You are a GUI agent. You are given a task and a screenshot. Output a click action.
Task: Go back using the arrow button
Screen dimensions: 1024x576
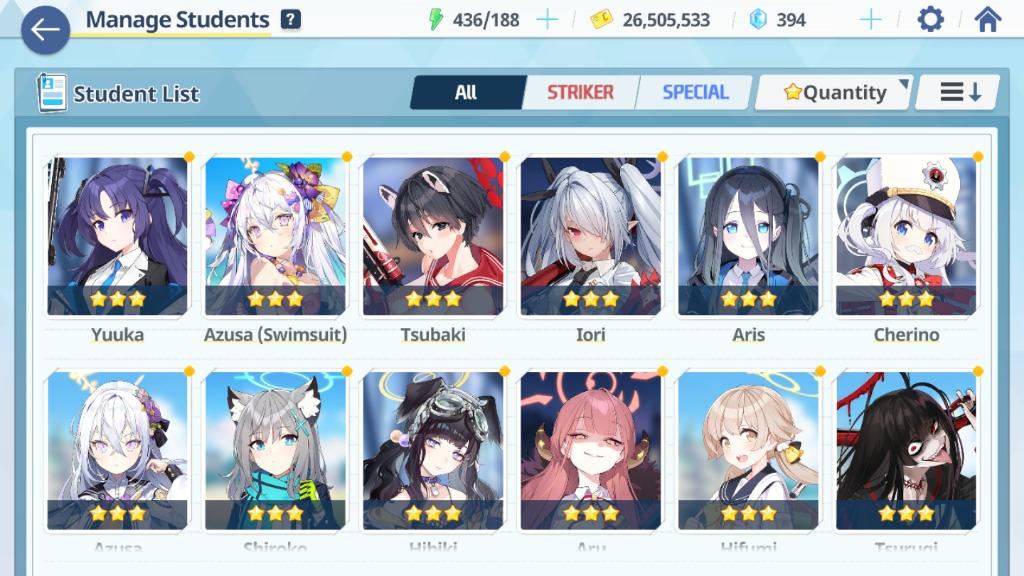[x=45, y=30]
